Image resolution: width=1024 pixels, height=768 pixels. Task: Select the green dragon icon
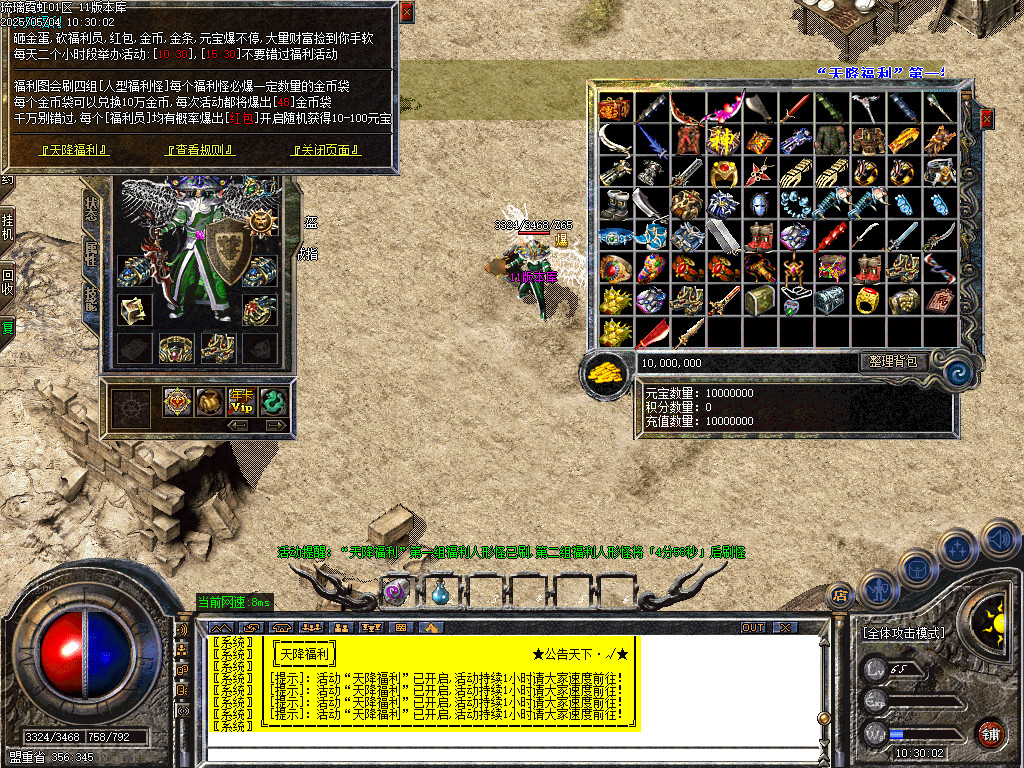point(273,401)
